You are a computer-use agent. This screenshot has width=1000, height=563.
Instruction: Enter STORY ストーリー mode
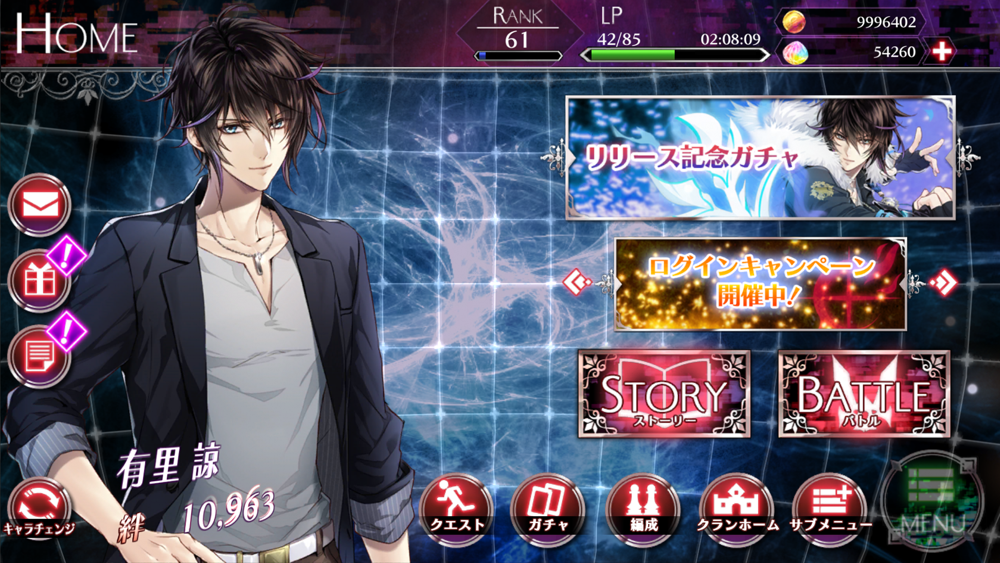point(664,394)
